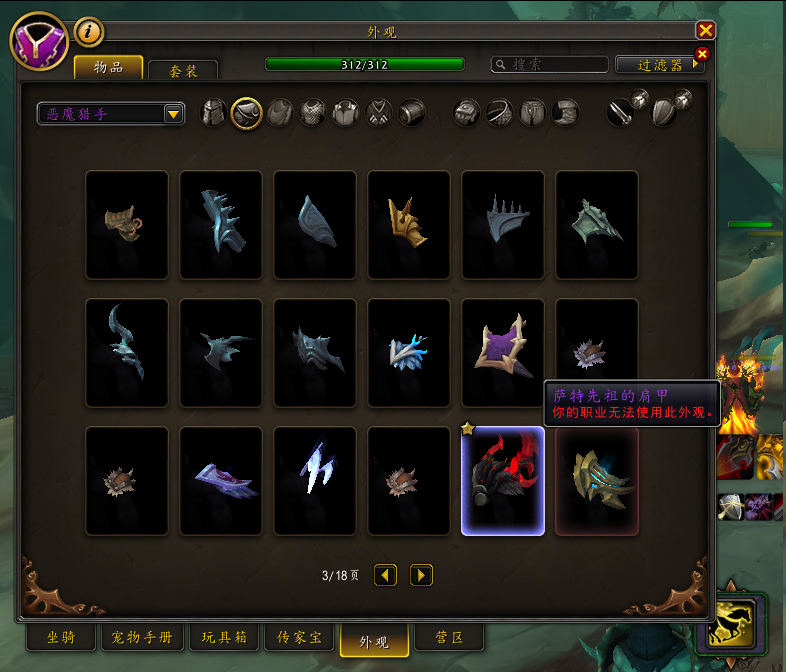Open the 玩具箱 toy box tab

(226, 637)
